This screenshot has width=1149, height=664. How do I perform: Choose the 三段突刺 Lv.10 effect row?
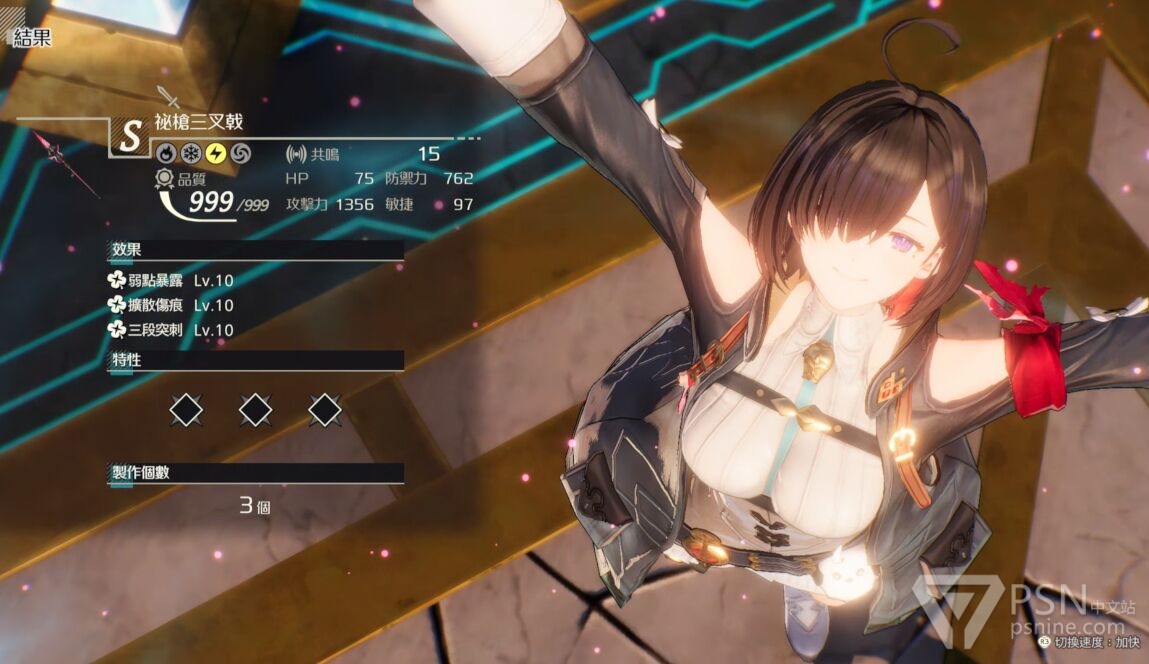pos(170,330)
